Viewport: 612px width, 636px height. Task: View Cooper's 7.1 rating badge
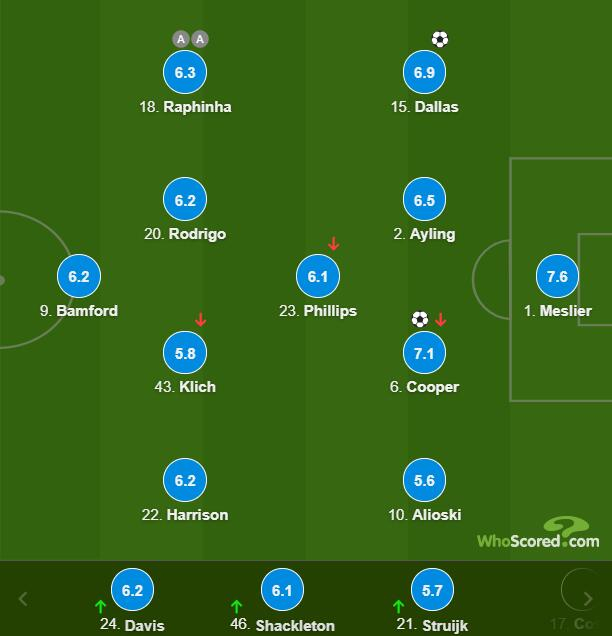pyautogui.click(x=425, y=353)
